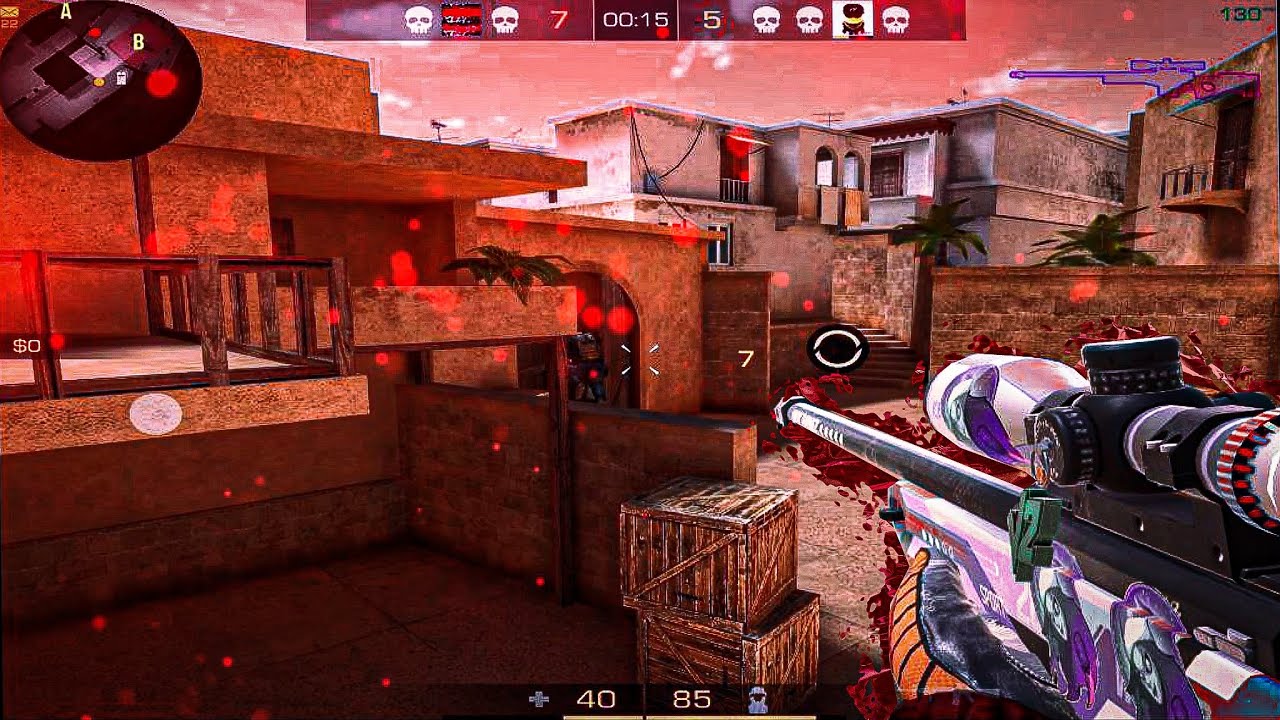Tap bombsite A marker on the minimap

[x=66, y=13]
